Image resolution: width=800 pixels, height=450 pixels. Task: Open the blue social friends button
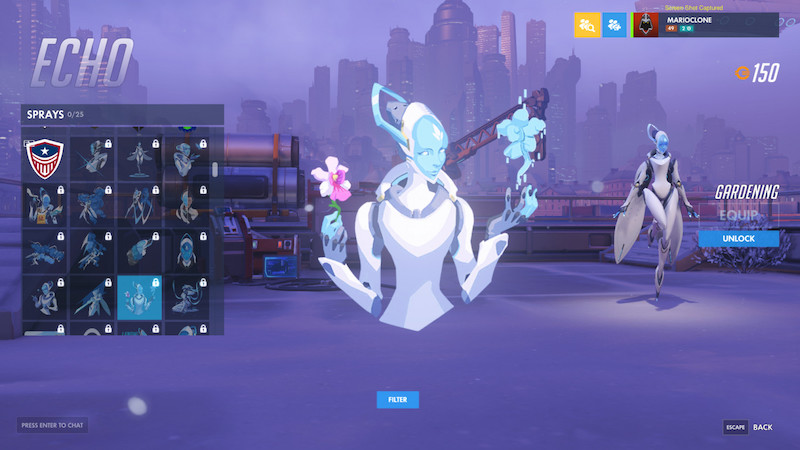(x=614, y=25)
